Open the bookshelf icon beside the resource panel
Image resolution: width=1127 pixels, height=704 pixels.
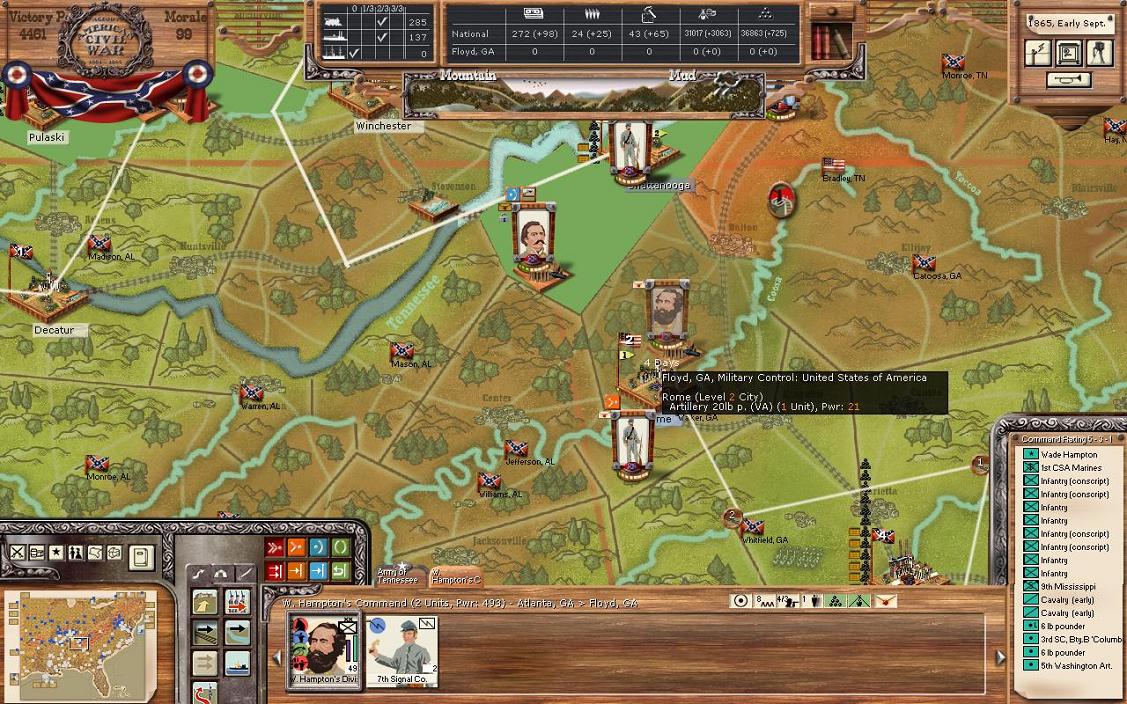(826, 41)
